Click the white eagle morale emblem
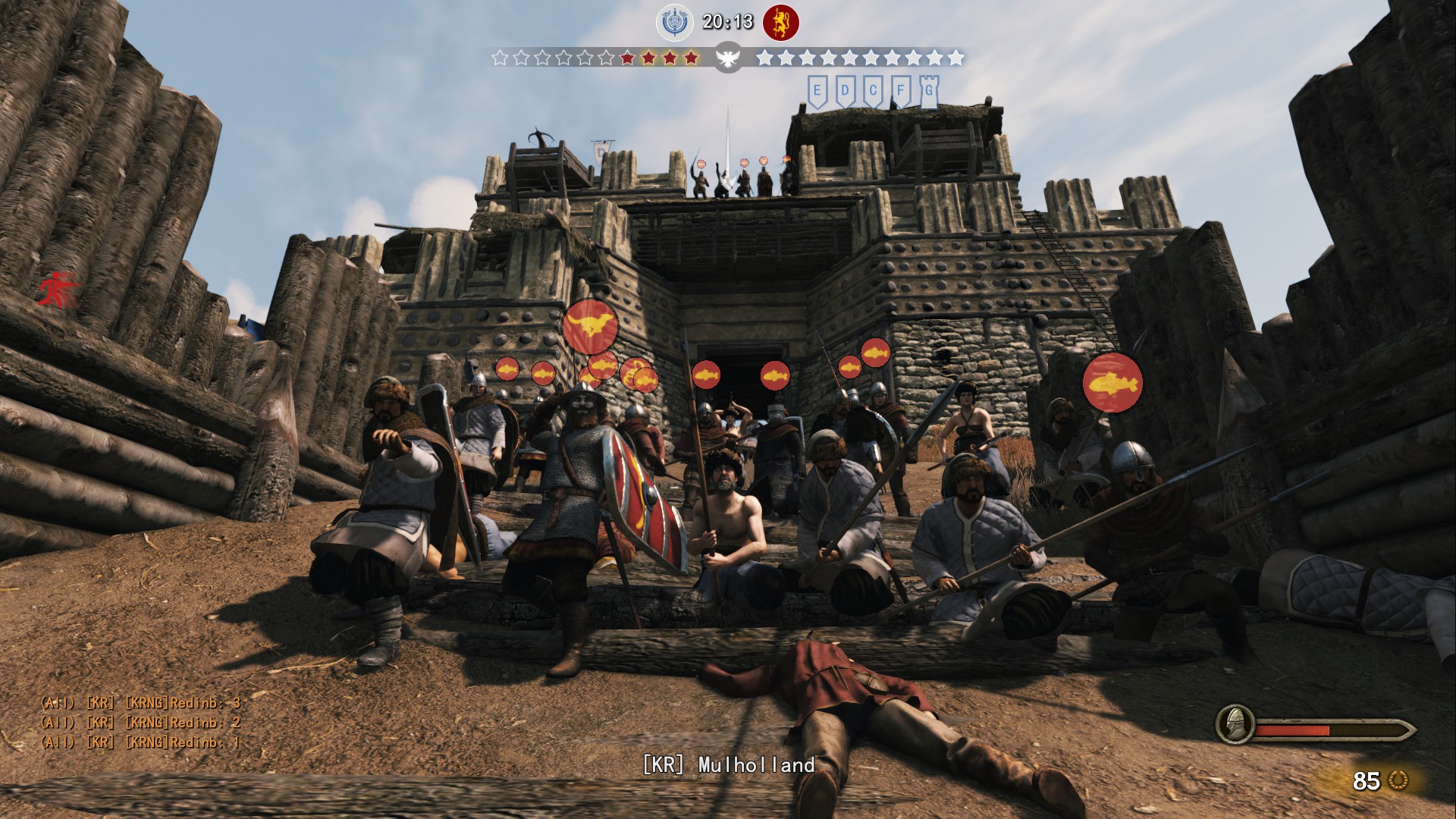Image resolution: width=1456 pixels, height=819 pixels. click(x=727, y=58)
